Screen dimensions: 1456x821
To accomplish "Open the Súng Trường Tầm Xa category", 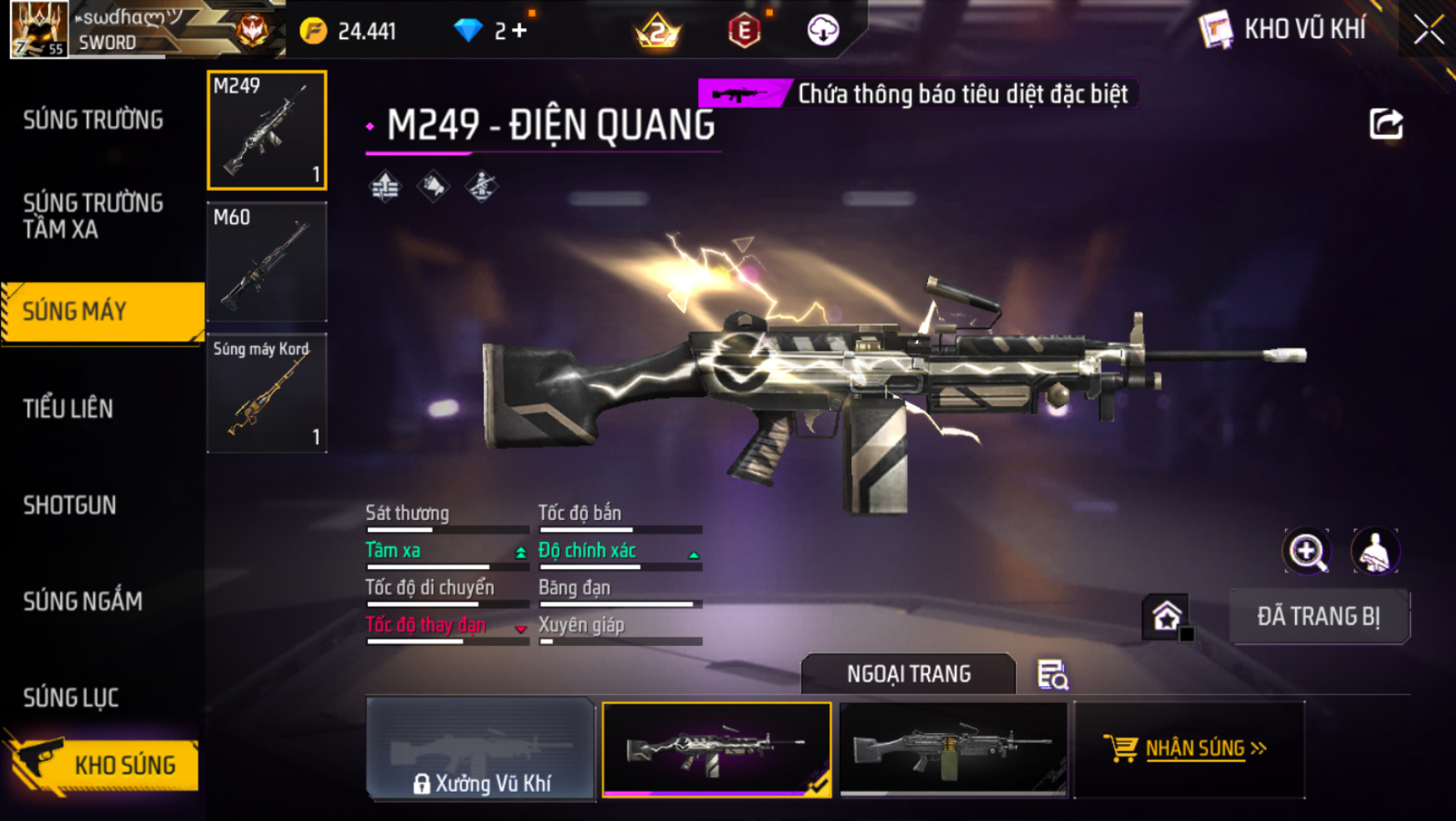I will (93, 216).
